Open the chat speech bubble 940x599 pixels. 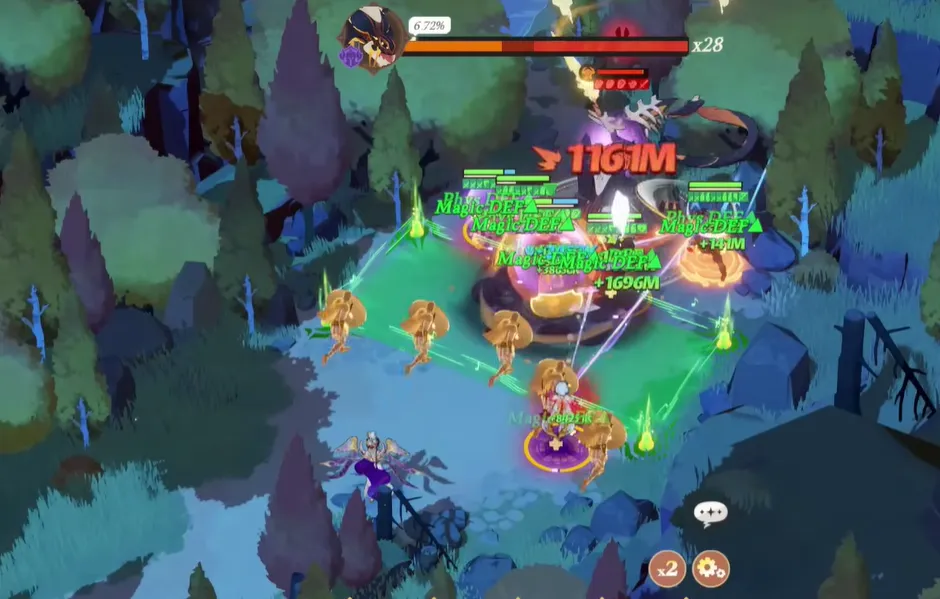tap(710, 514)
